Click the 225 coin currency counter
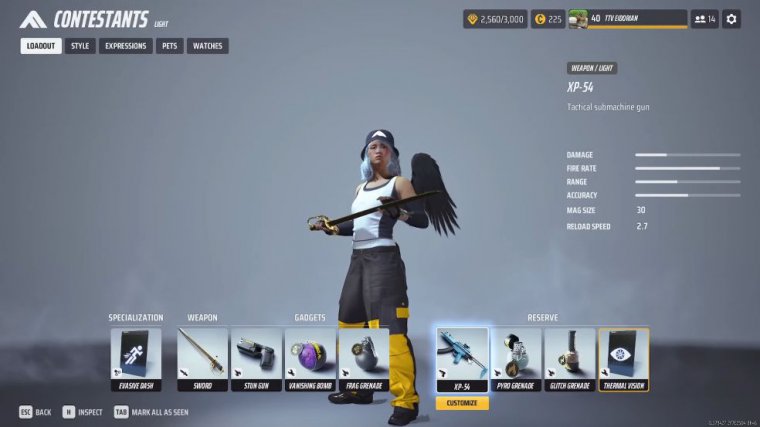Screen dimensions: 760x427 click(x=547, y=19)
